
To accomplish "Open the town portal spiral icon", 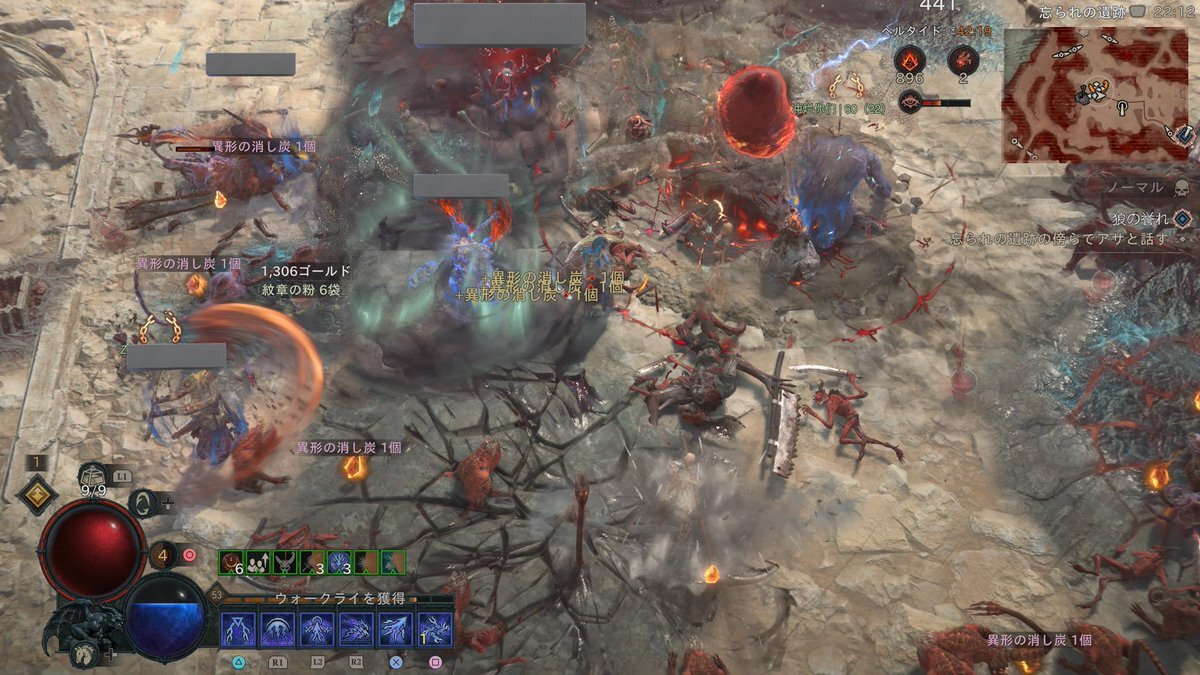I will pos(143,502).
